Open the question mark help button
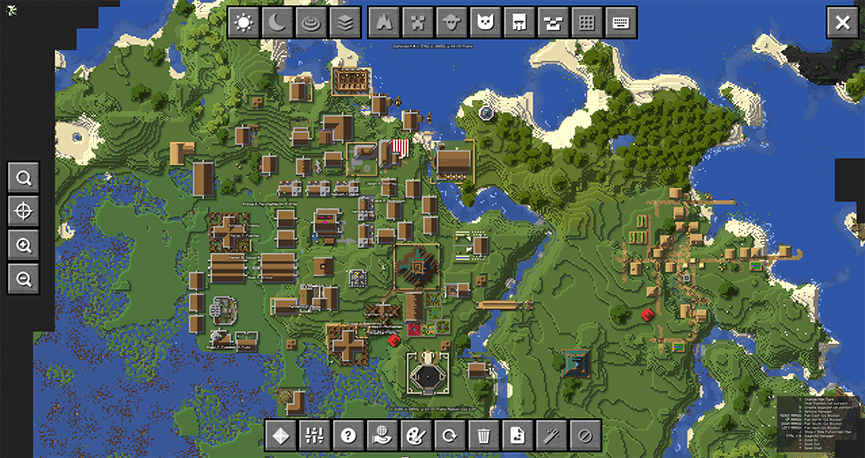Screen dimensions: 865x458 pyautogui.click(x=348, y=435)
